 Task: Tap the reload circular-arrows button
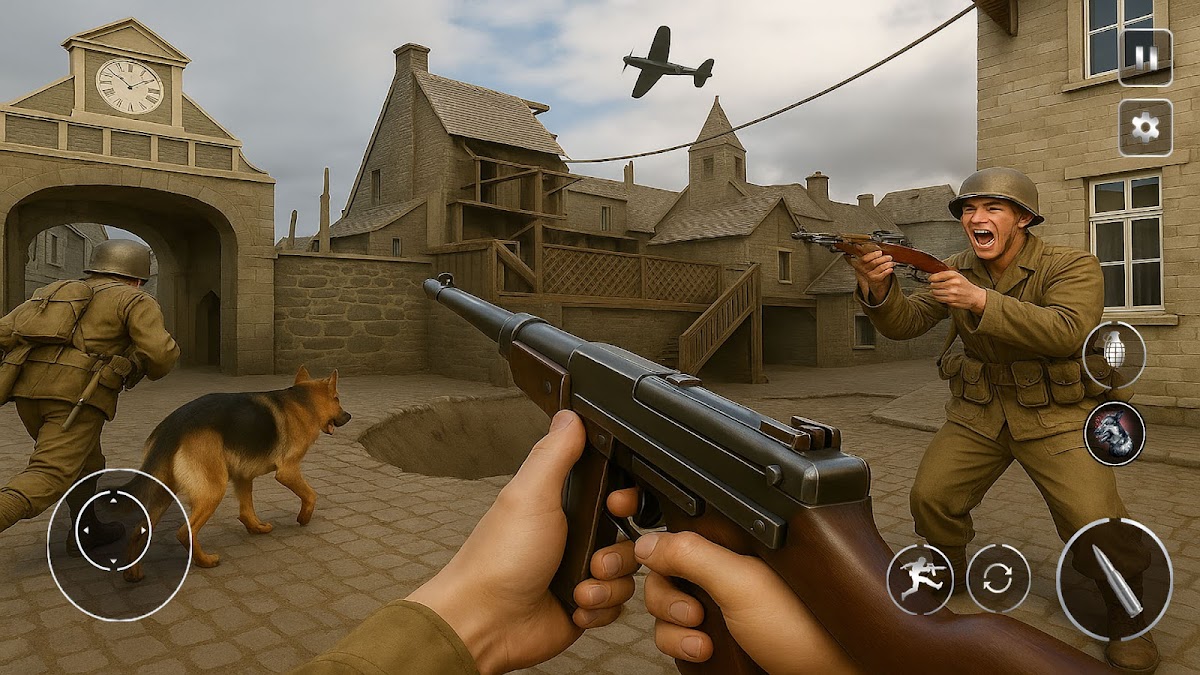998,579
